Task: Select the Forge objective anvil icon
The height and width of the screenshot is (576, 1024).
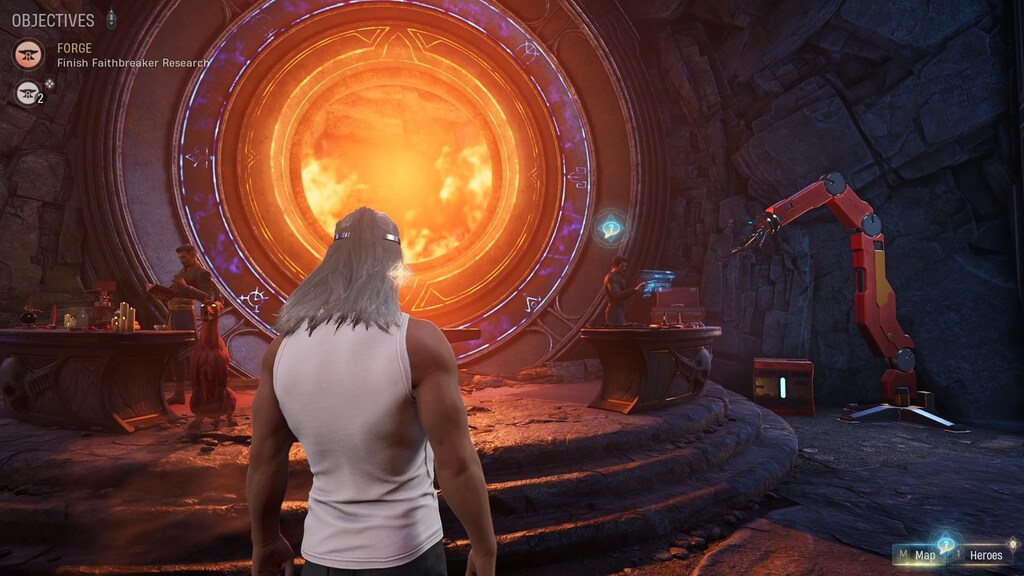Action: [28, 54]
